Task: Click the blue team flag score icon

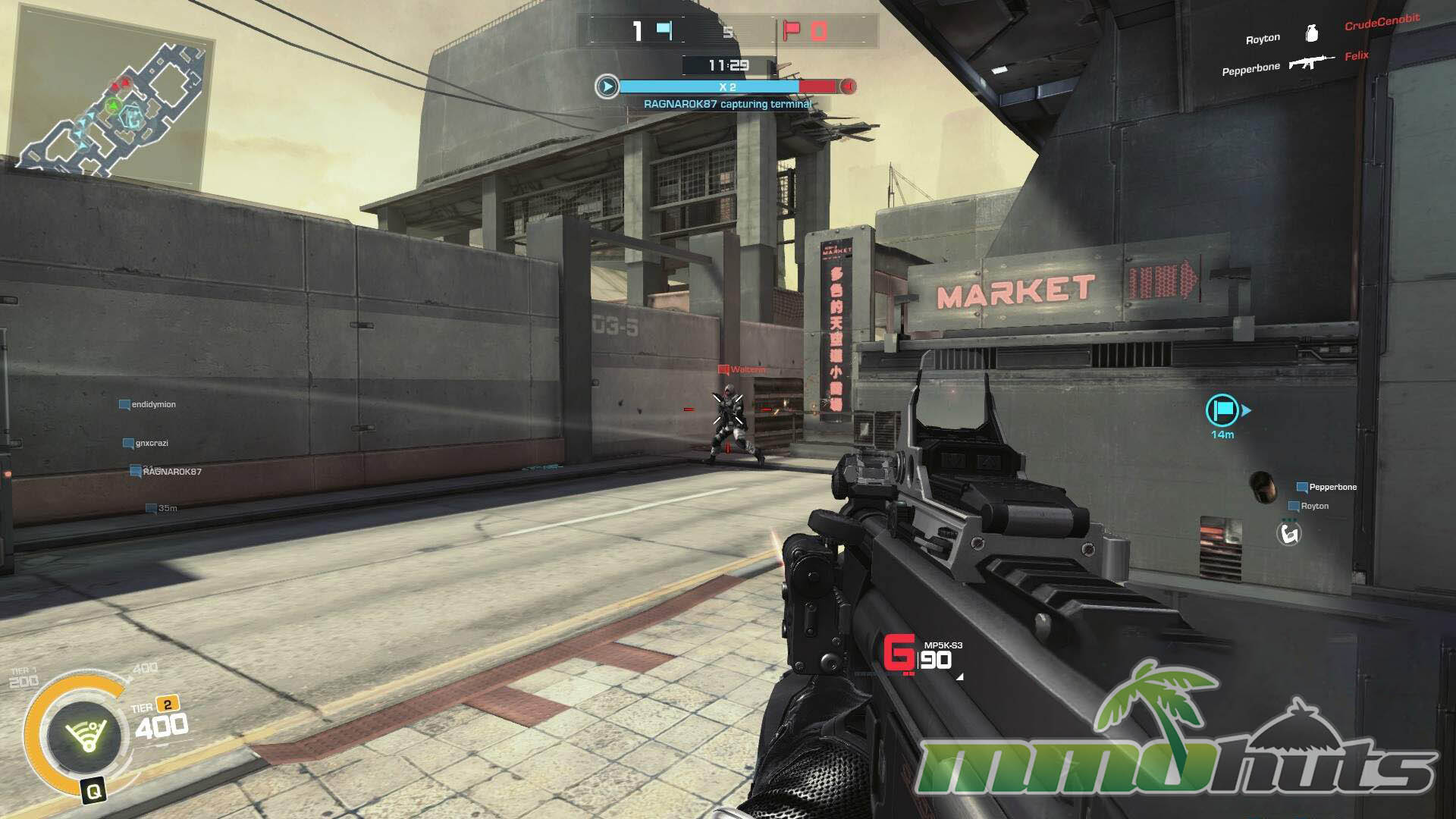Action: click(664, 31)
